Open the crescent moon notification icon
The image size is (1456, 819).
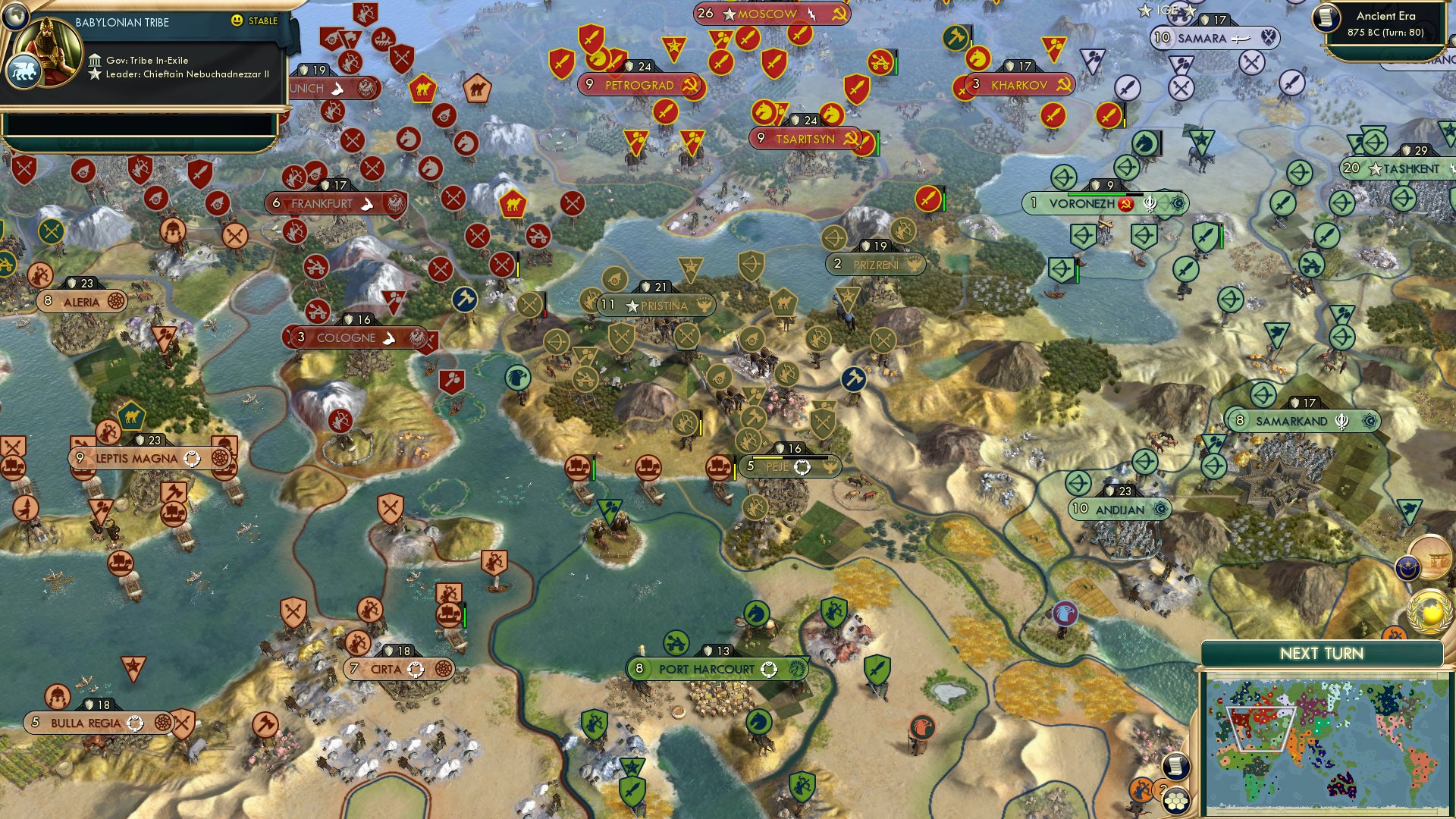[x=1408, y=567]
